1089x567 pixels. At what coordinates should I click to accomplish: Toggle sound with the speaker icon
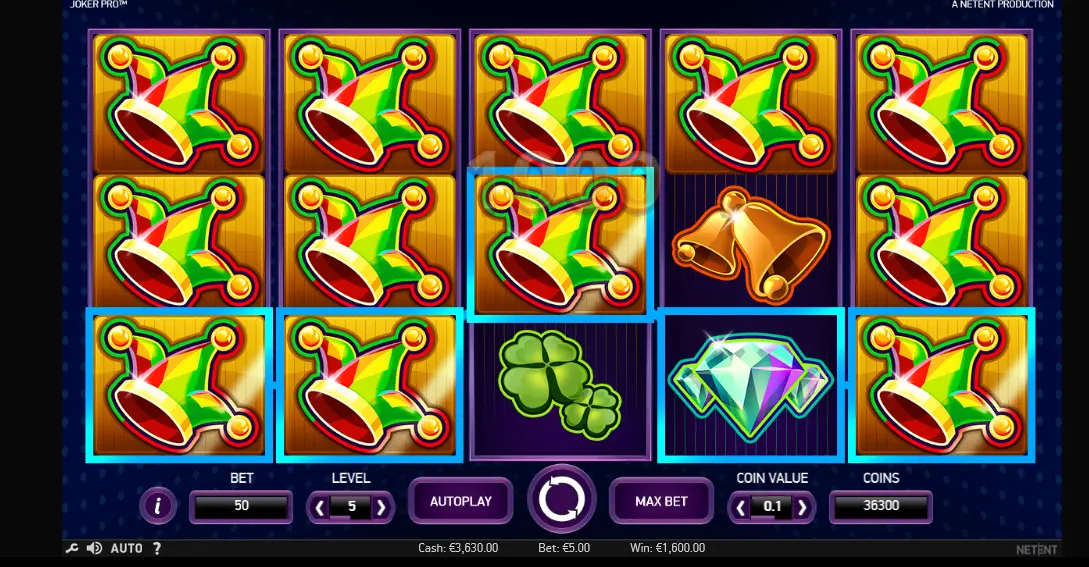click(x=94, y=548)
